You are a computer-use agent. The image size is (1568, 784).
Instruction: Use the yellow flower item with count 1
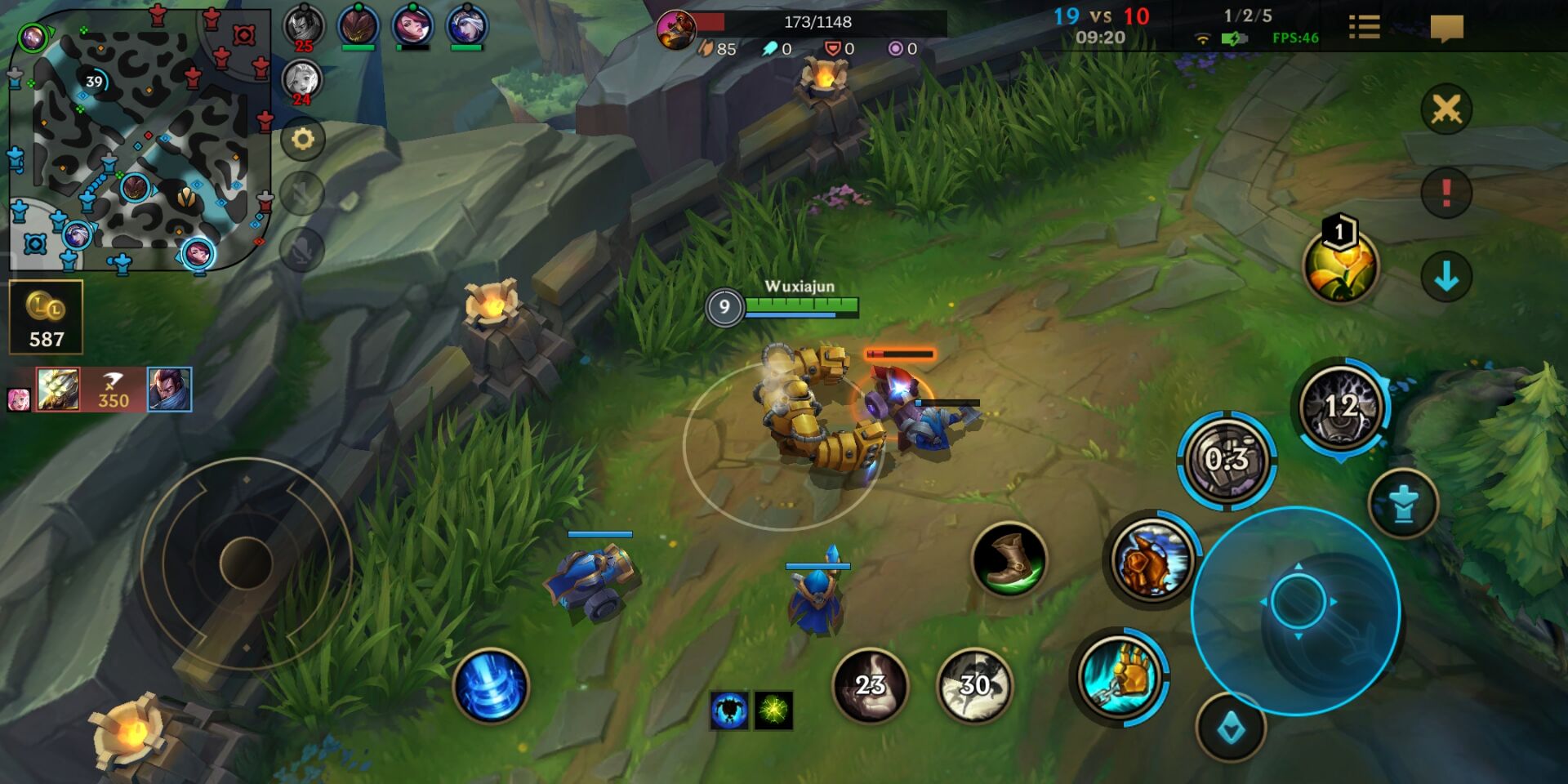[x=1340, y=265]
